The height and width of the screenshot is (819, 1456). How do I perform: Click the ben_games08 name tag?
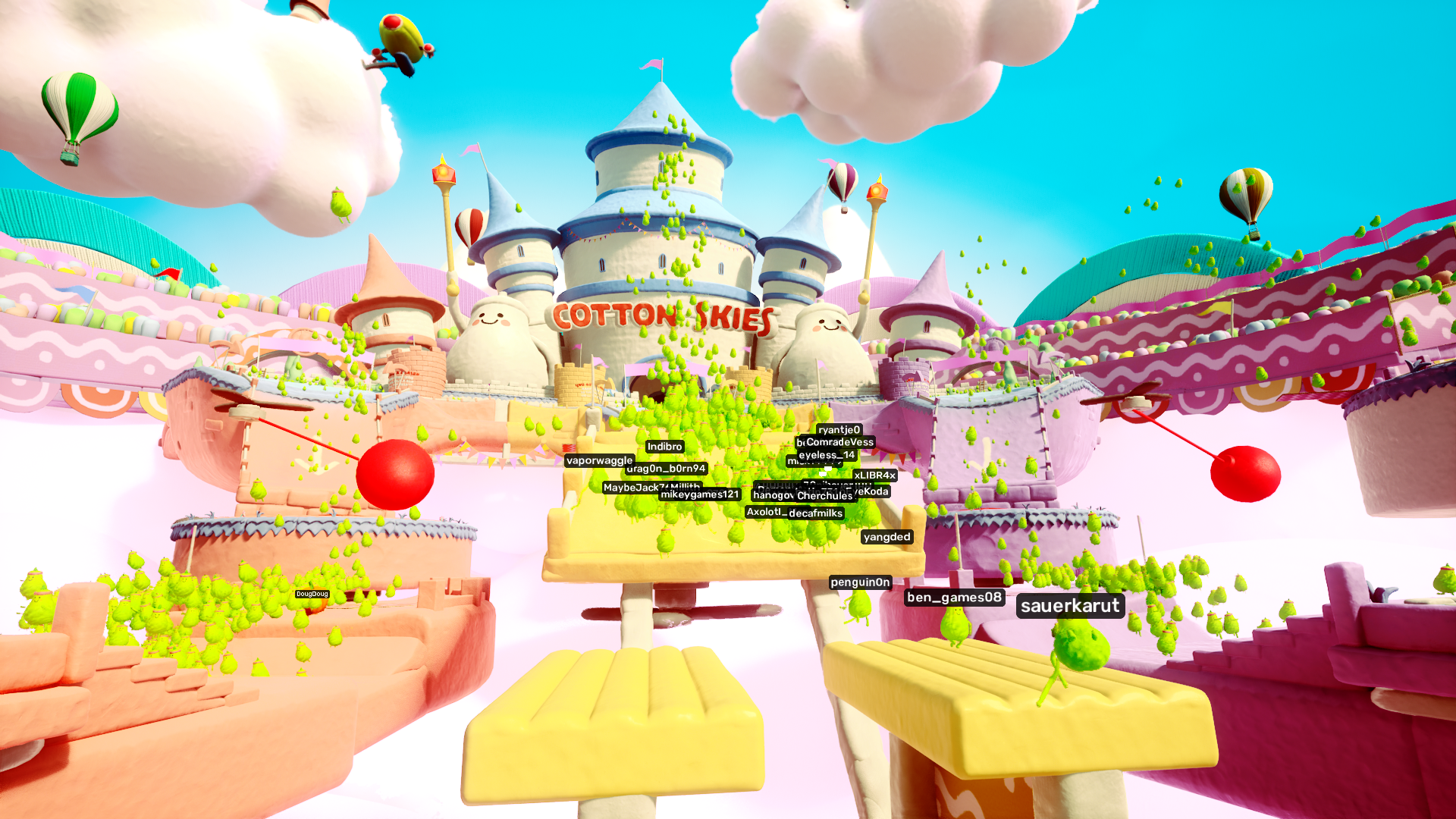coord(953,597)
